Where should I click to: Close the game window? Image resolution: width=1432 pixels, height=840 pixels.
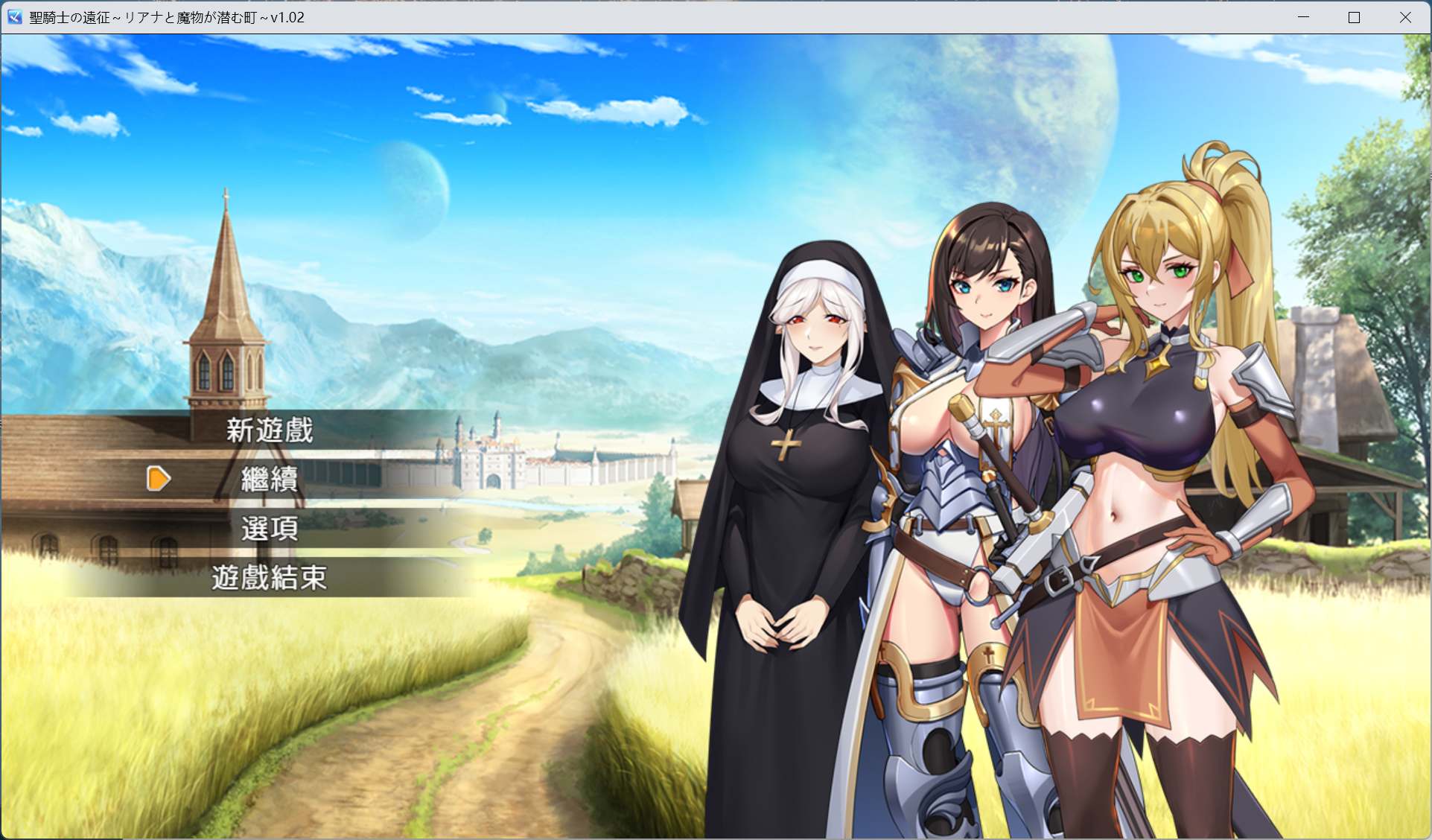pyautogui.click(x=1406, y=16)
